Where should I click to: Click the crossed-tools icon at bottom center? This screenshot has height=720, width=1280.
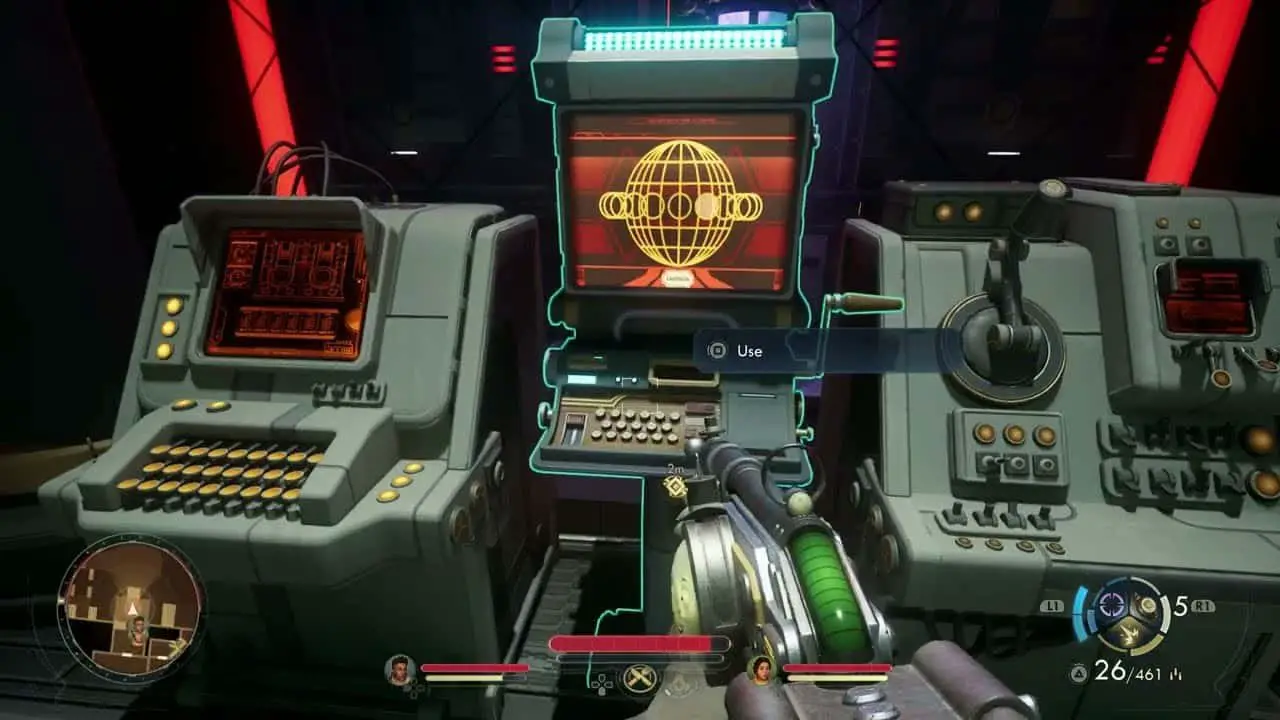pos(640,679)
